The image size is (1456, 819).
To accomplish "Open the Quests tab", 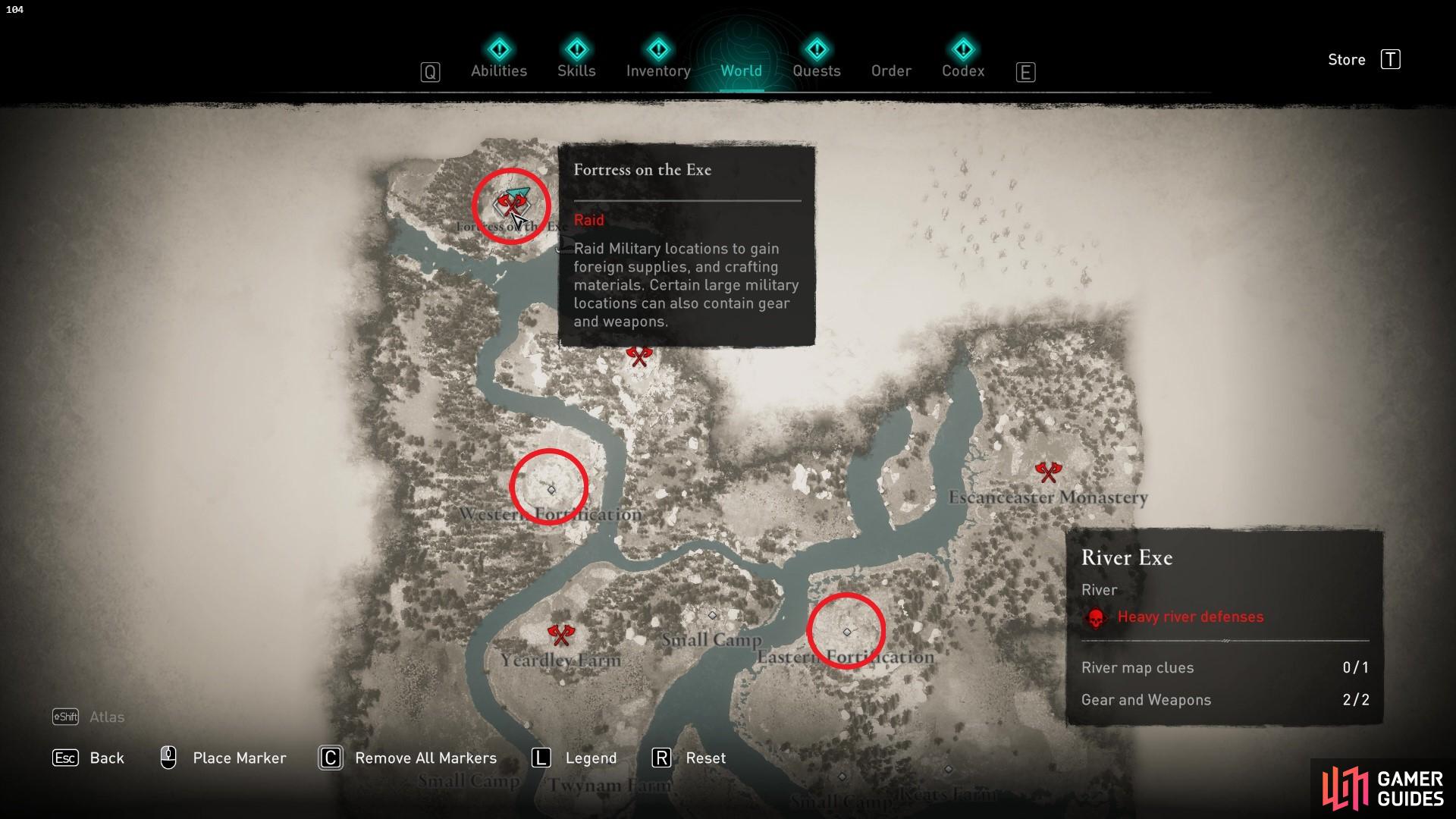I will coord(816,71).
